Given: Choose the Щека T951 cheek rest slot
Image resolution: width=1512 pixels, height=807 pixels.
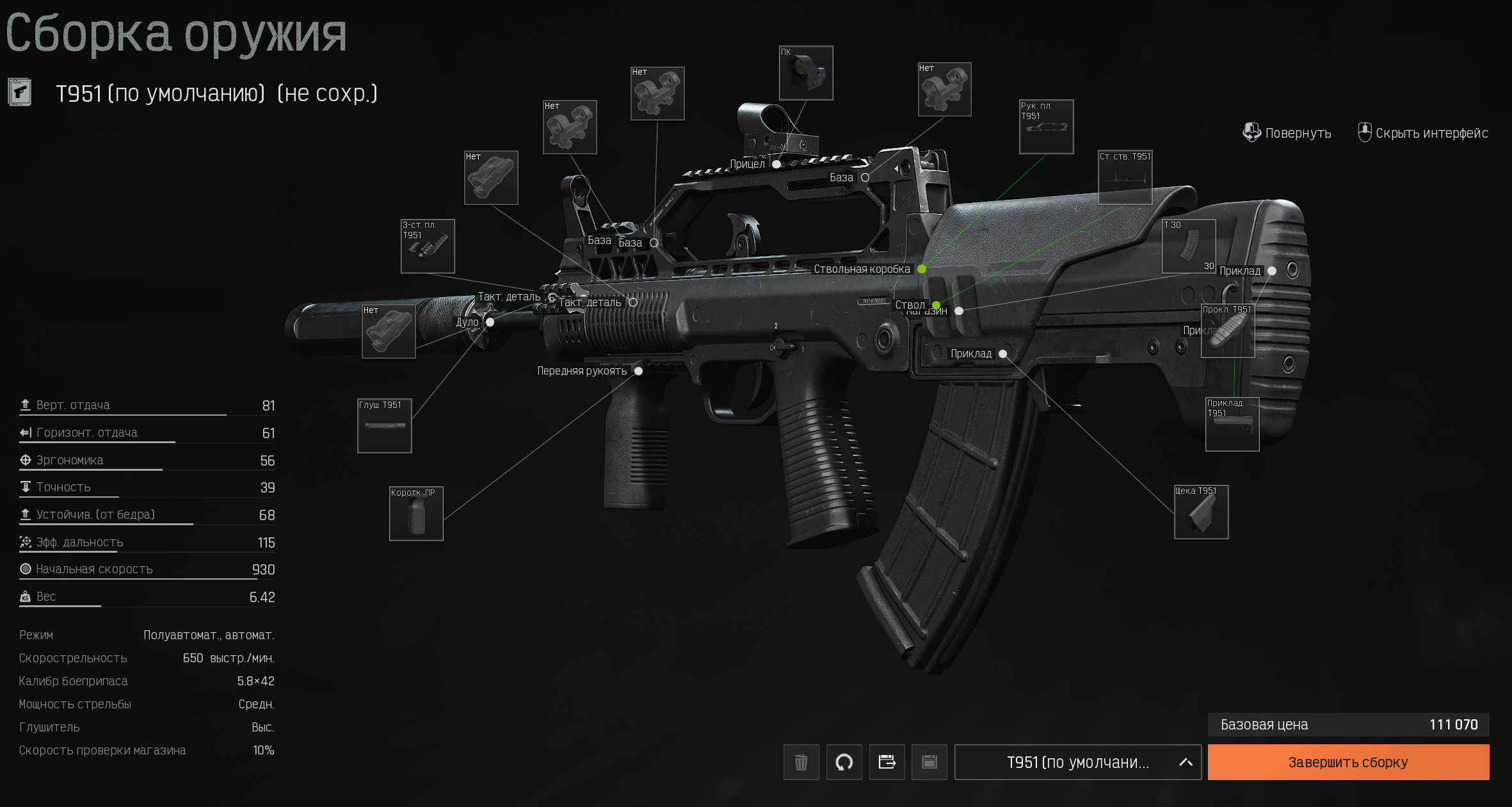Looking at the screenshot, I should [x=1201, y=512].
